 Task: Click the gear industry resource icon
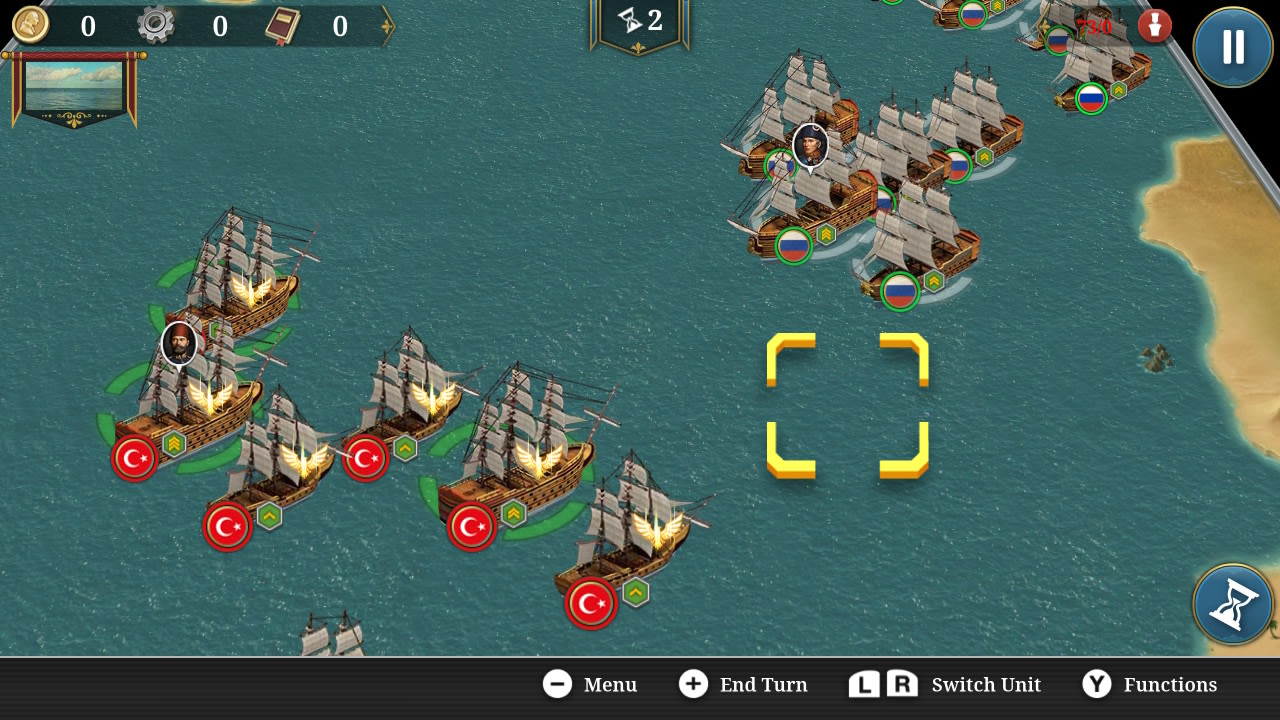click(x=156, y=26)
